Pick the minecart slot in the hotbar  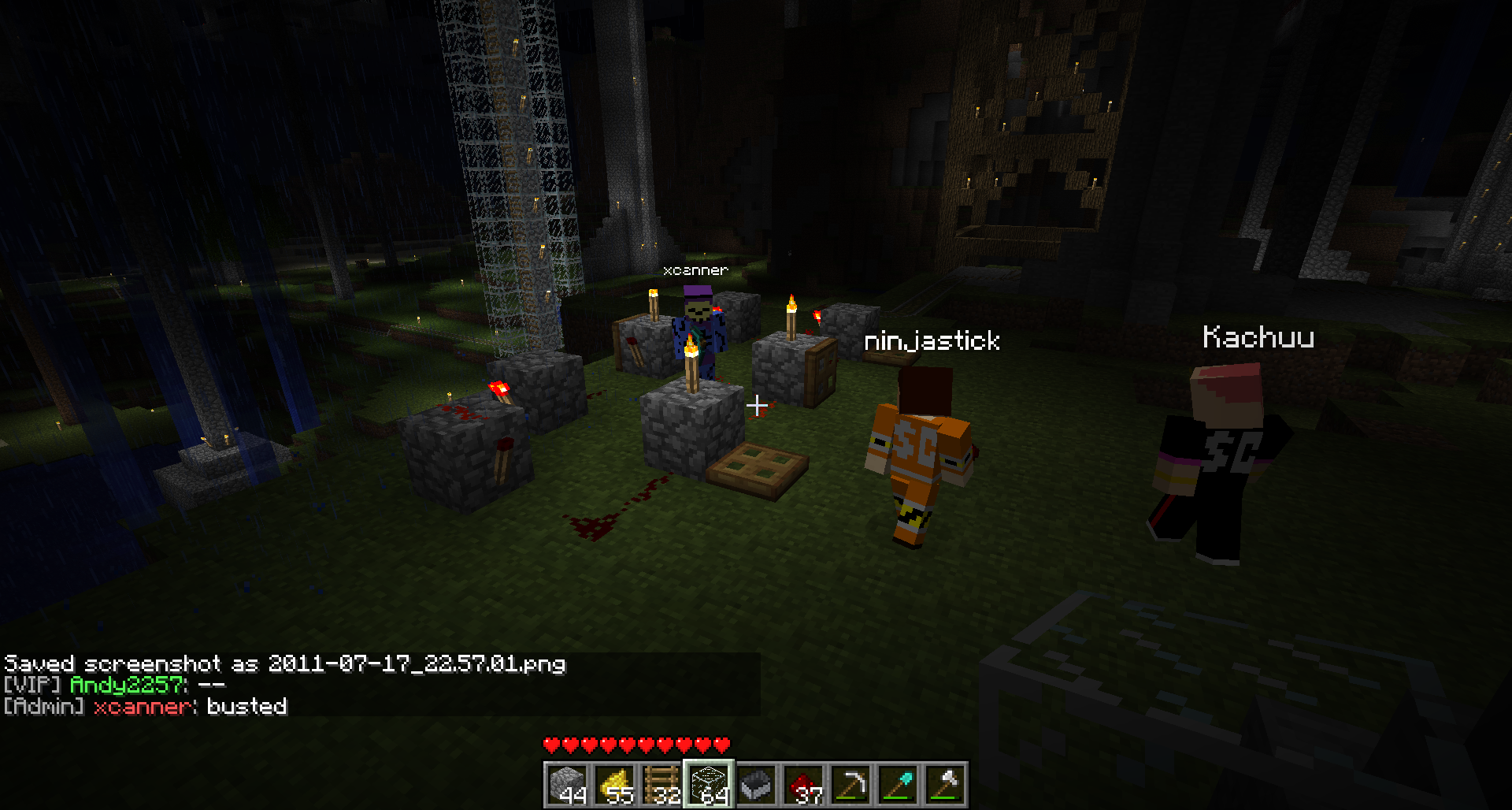click(x=756, y=784)
